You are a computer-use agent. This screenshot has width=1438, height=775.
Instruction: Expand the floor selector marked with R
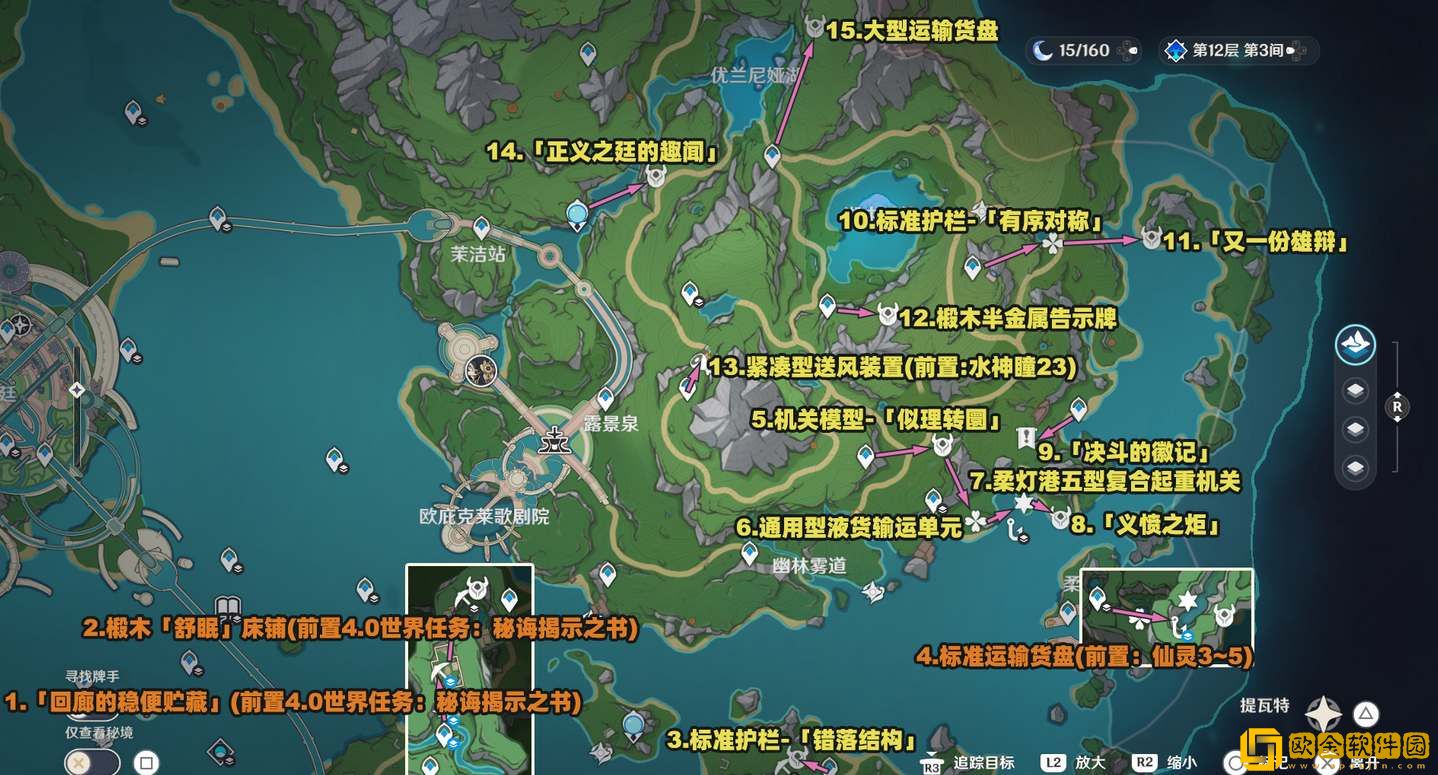coord(1398,408)
